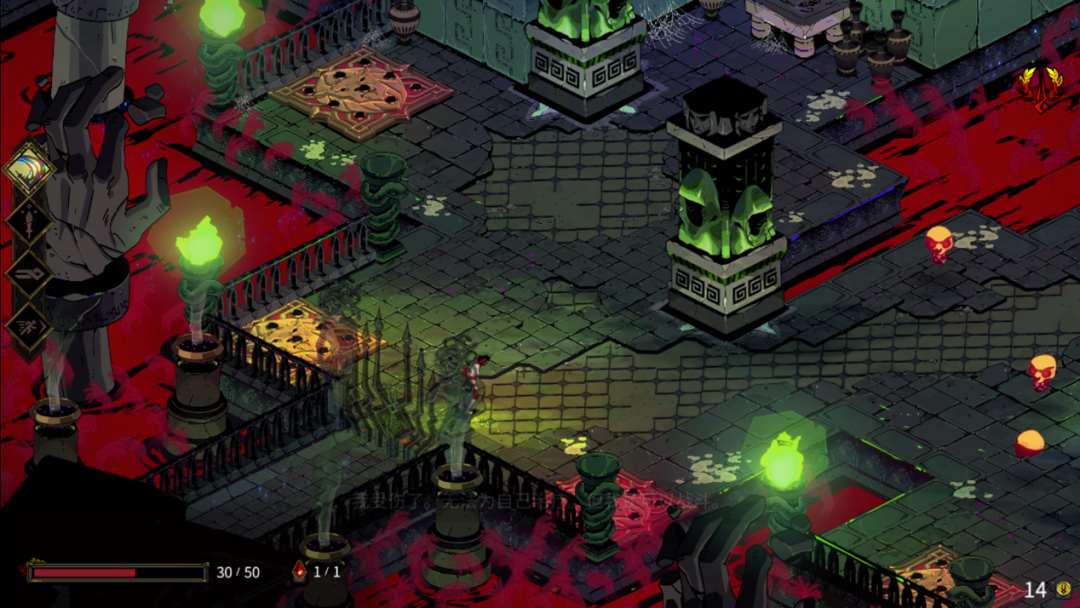Image resolution: width=1080 pixels, height=608 pixels.
Task: Click the red and gold laurel emblem
Action: [x=1038, y=81]
